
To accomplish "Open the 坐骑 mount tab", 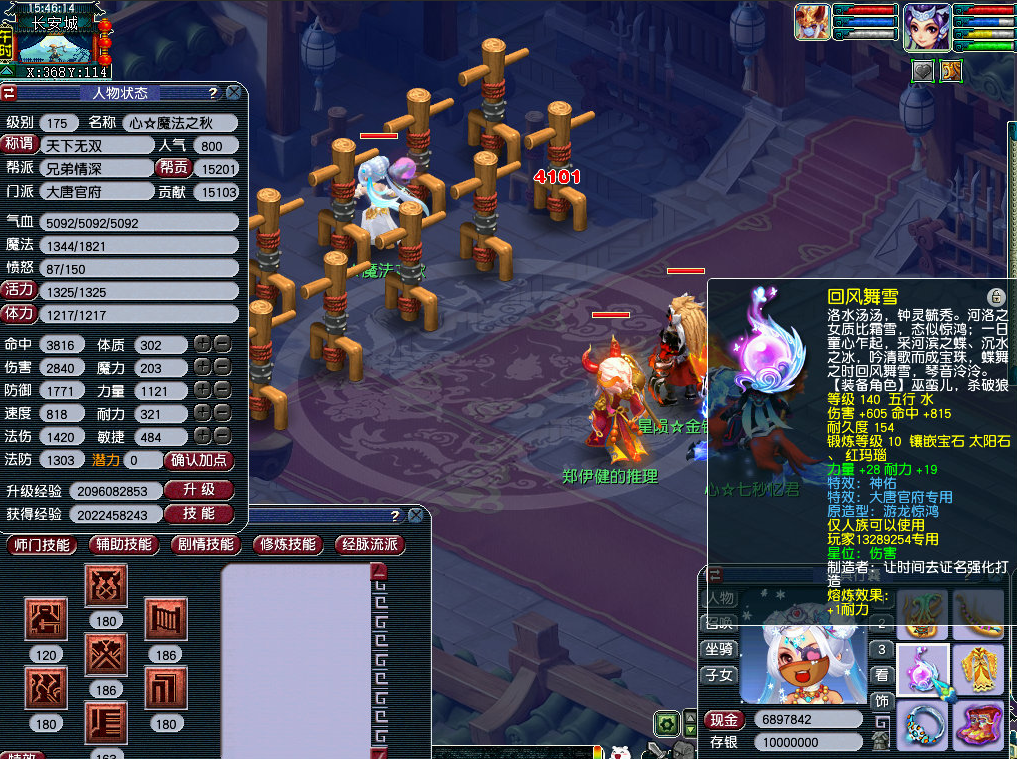I will click(720, 648).
